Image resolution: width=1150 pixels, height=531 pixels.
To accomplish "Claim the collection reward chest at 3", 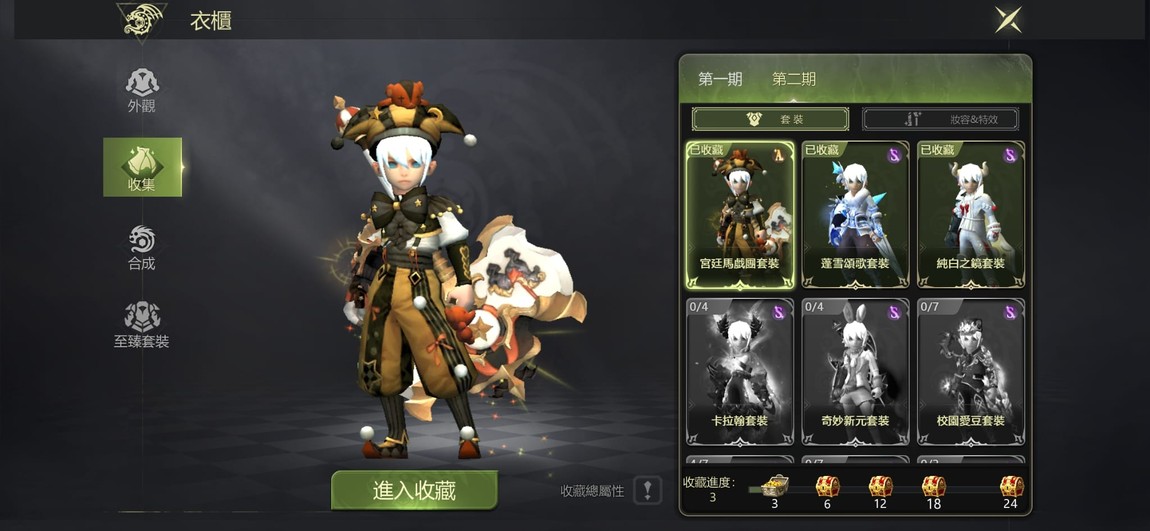I will pos(774,487).
